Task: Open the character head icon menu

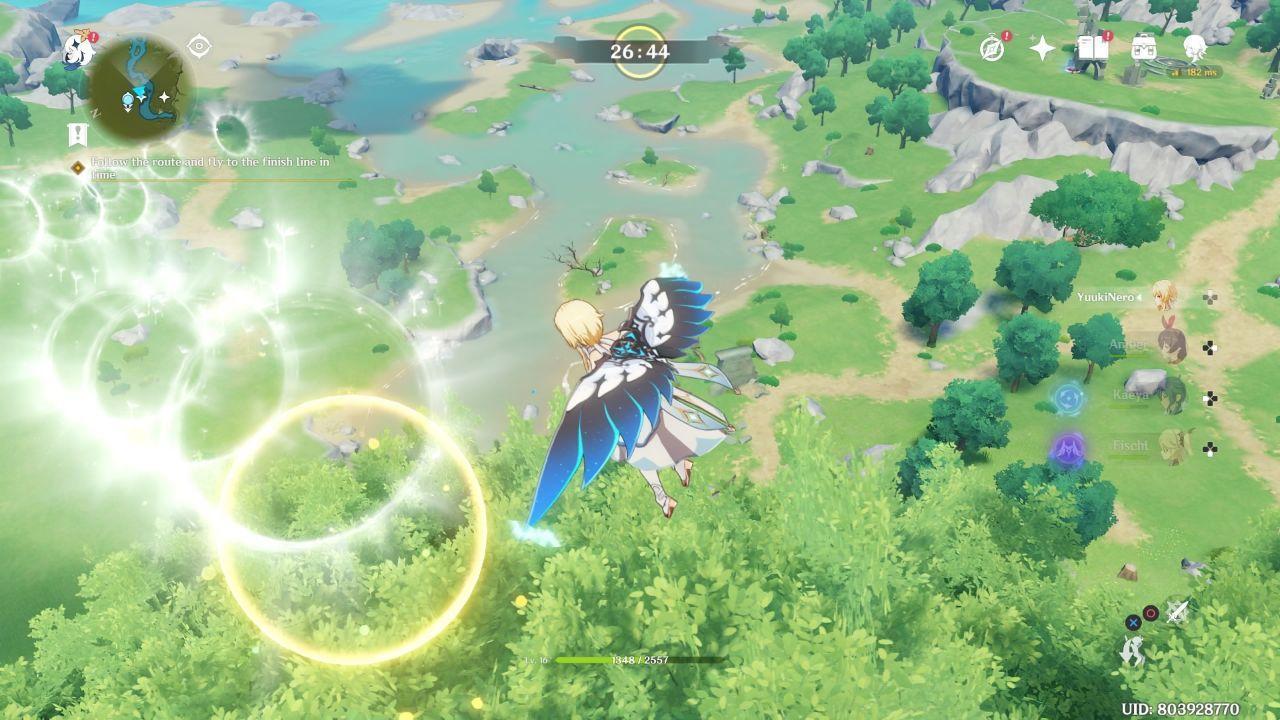Action: [x=1194, y=46]
